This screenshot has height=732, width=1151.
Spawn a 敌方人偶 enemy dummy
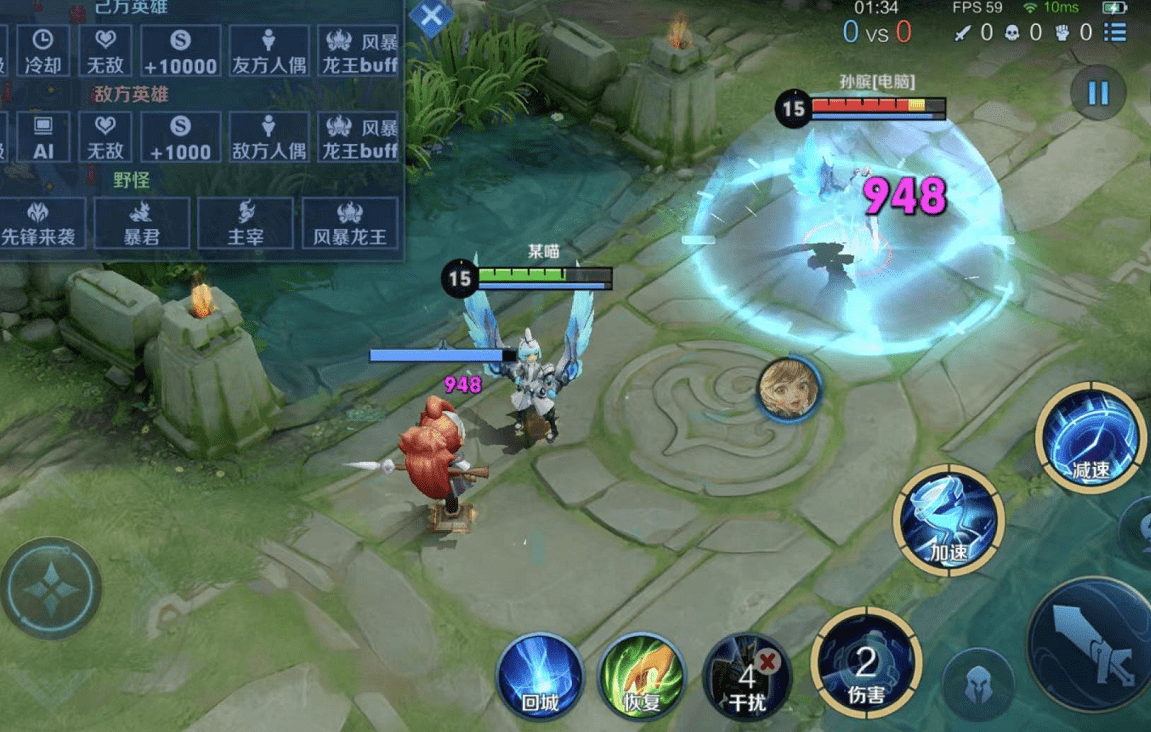tap(268, 137)
